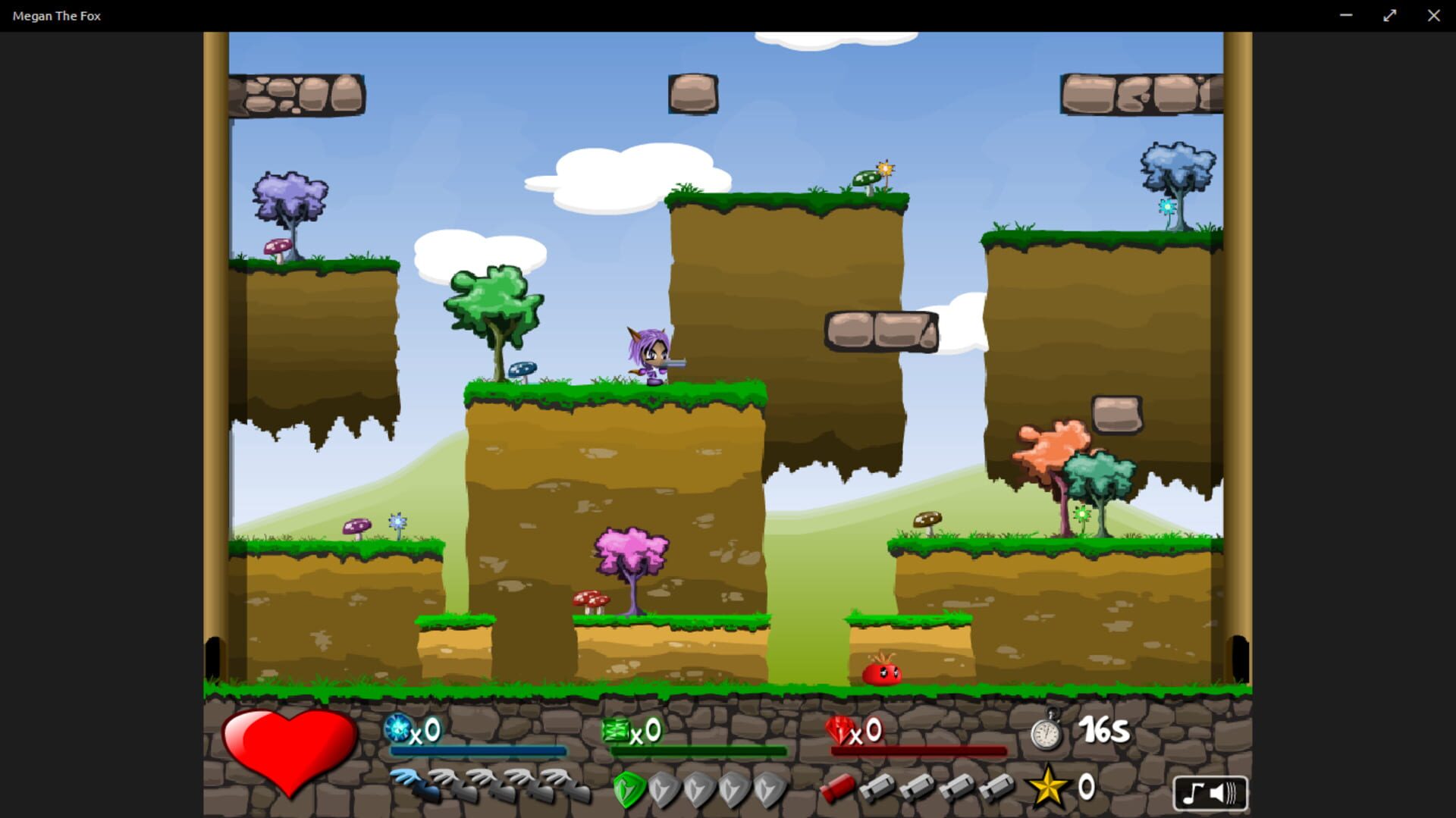Select the audio settings panel tab
1456x818 pixels.
(x=1211, y=793)
